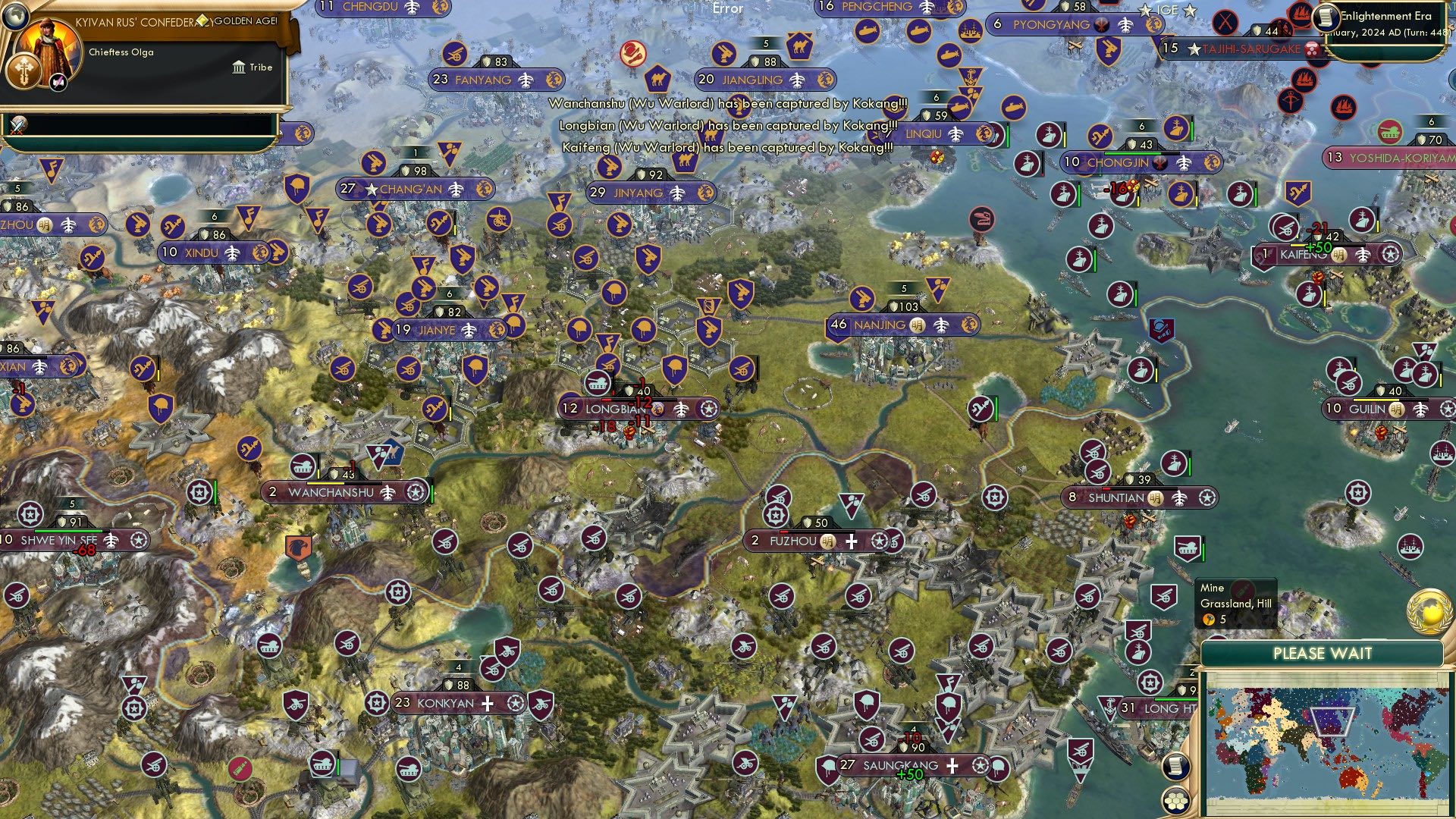Open the Tribe government menu
Image resolution: width=1456 pixels, height=819 pixels.
(x=250, y=67)
